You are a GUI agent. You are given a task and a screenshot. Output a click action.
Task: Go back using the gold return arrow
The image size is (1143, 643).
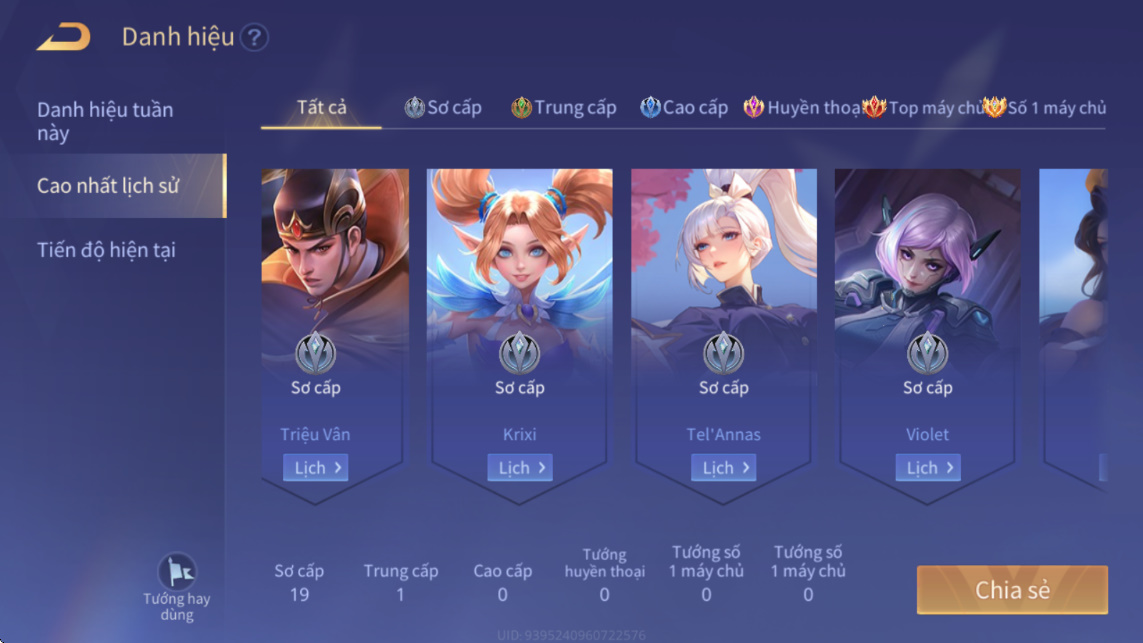tap(63, 38)
